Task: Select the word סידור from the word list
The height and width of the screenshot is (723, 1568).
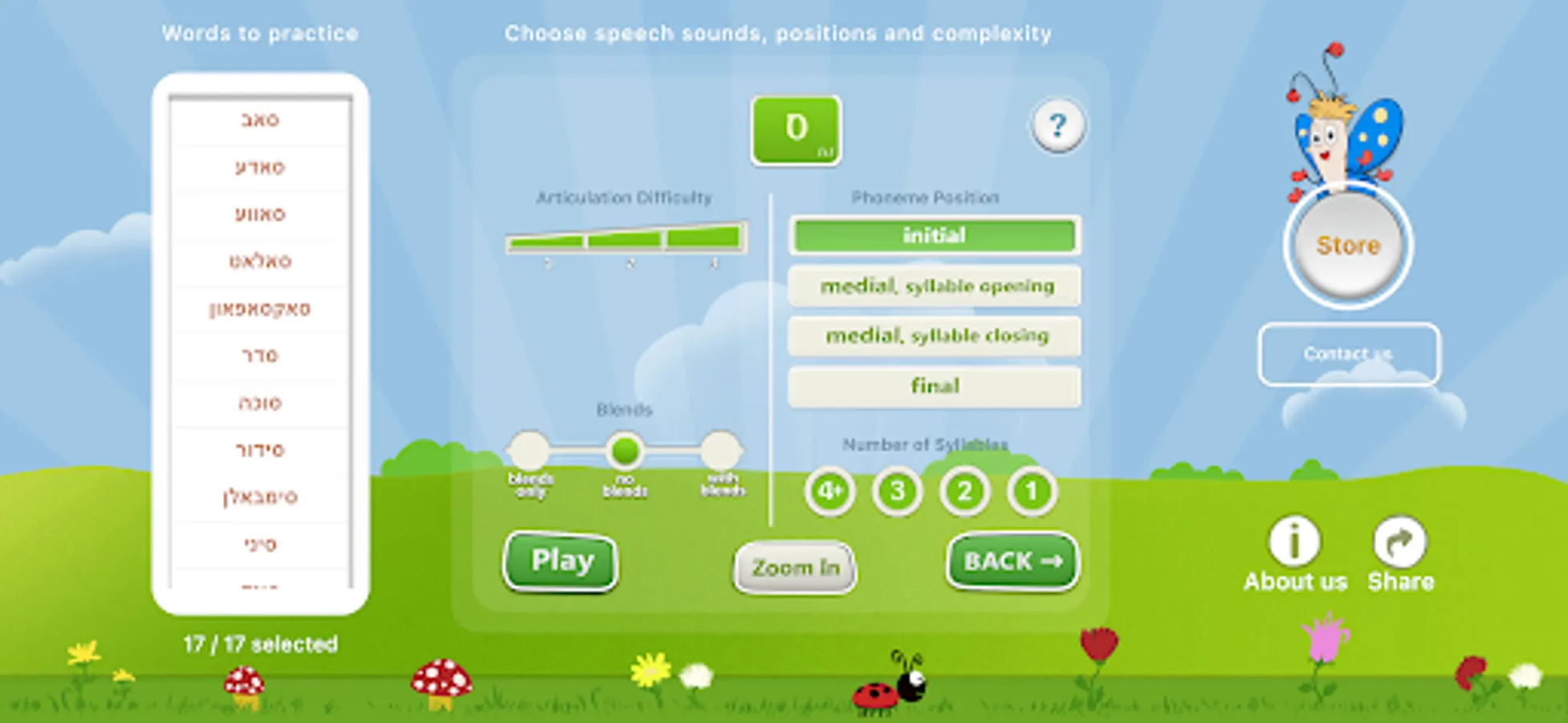Action: [x=259, y=449]
